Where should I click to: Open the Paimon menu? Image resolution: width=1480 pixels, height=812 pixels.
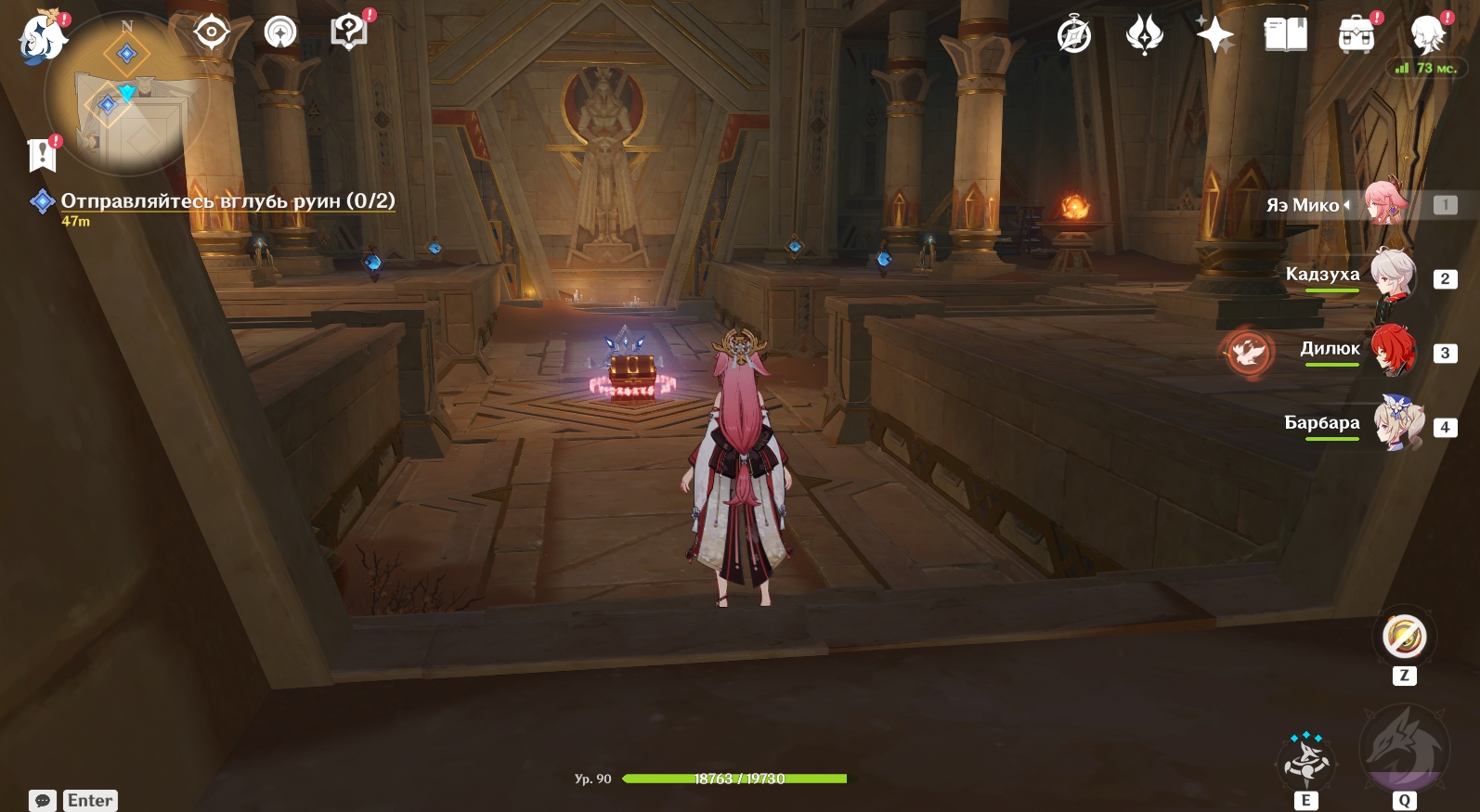tap(42, 39)
